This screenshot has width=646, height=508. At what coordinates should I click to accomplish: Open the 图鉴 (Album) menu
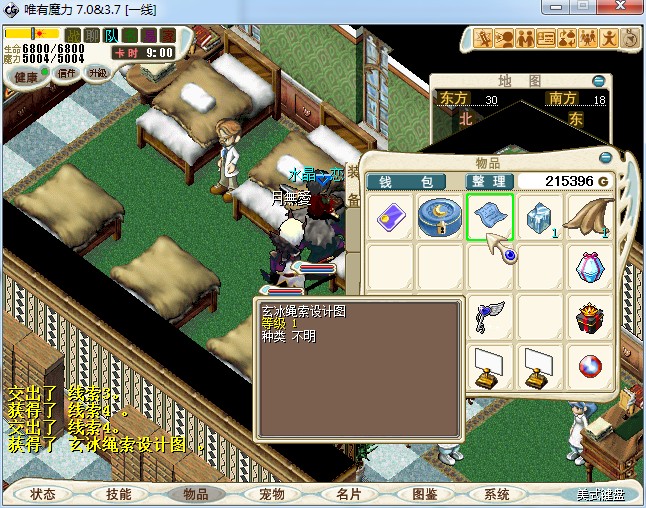coord(424,494)
